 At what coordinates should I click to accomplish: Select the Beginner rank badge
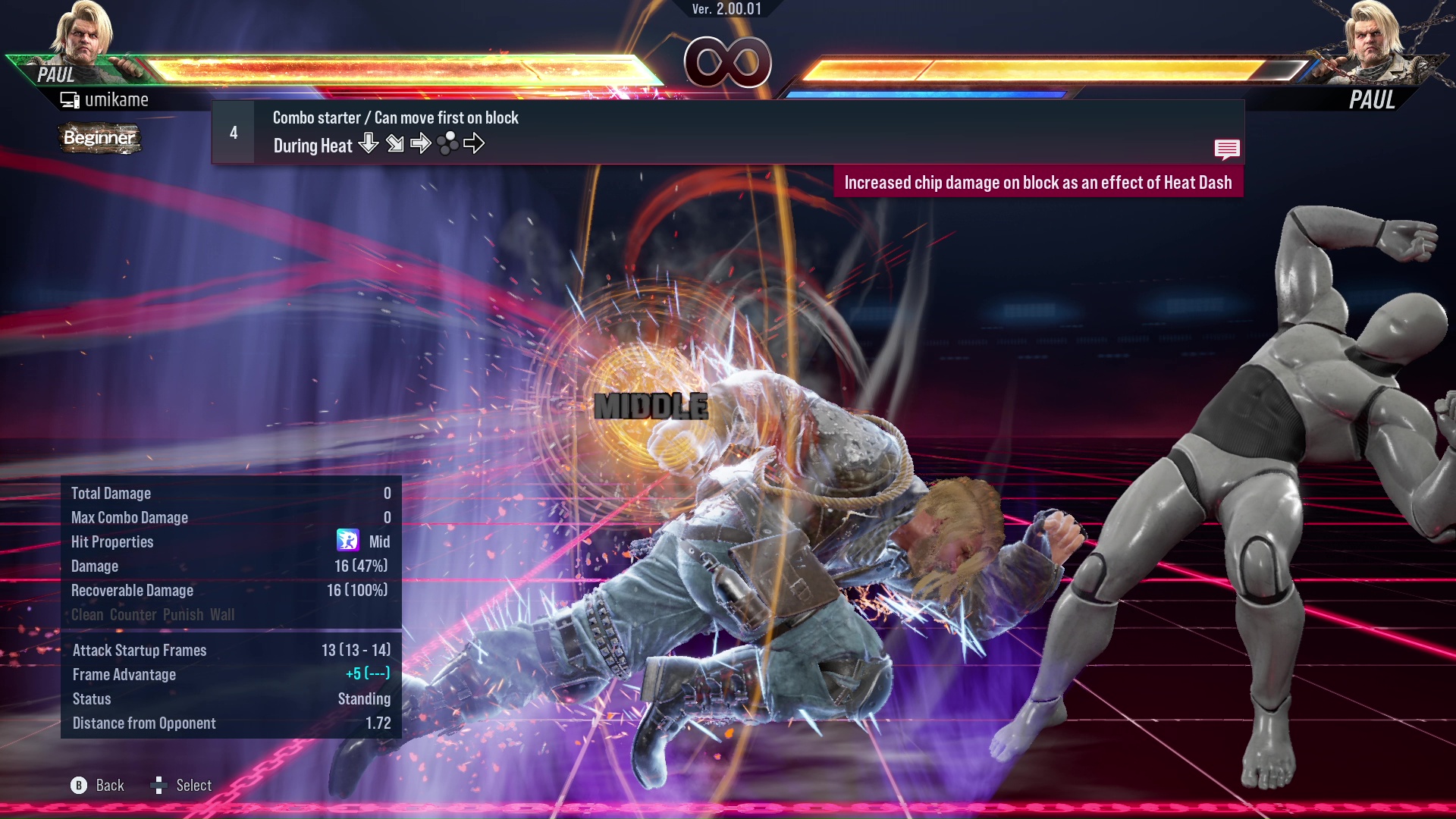(x=99, y=139)
